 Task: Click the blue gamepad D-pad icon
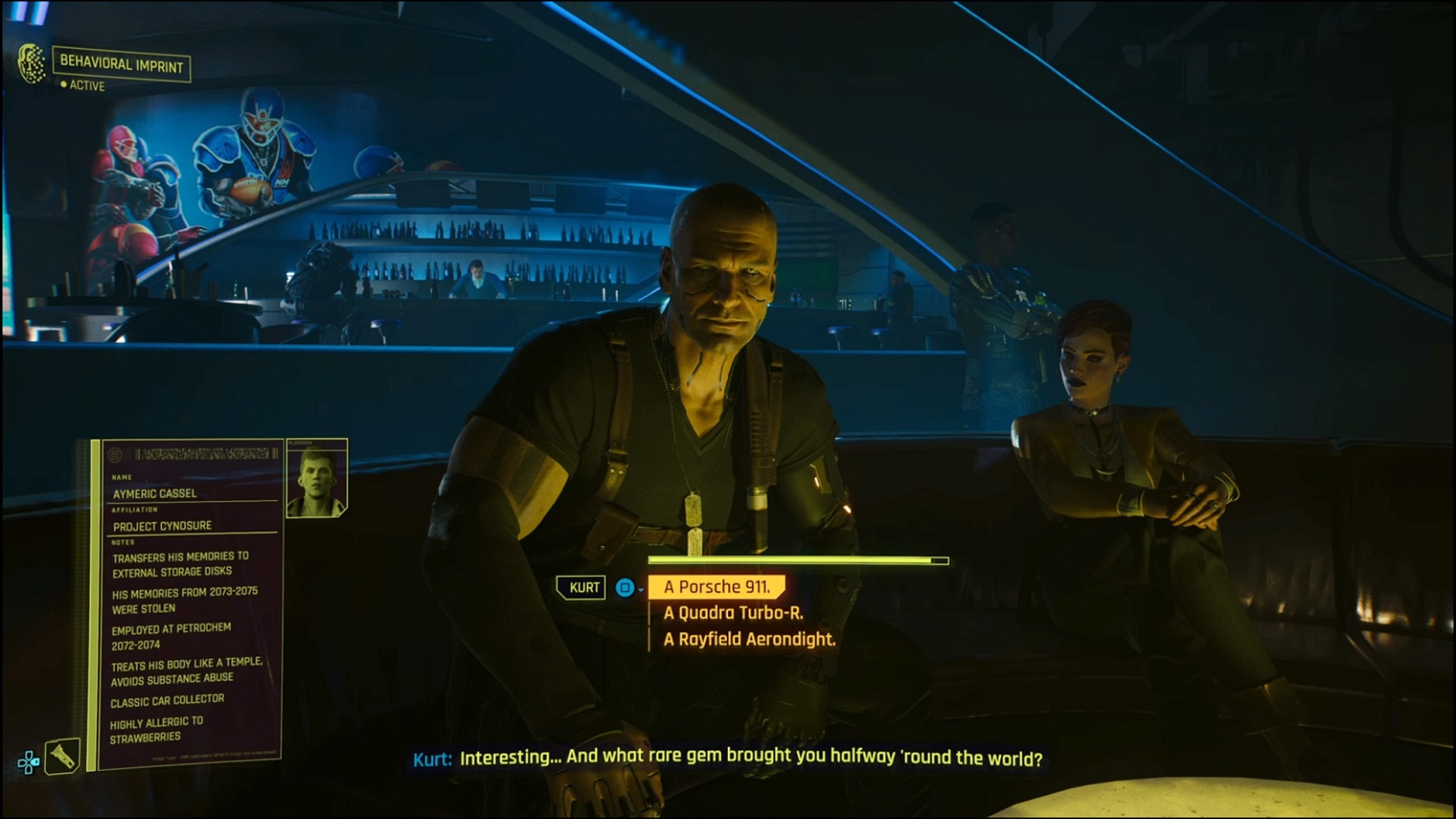[28, 761]
